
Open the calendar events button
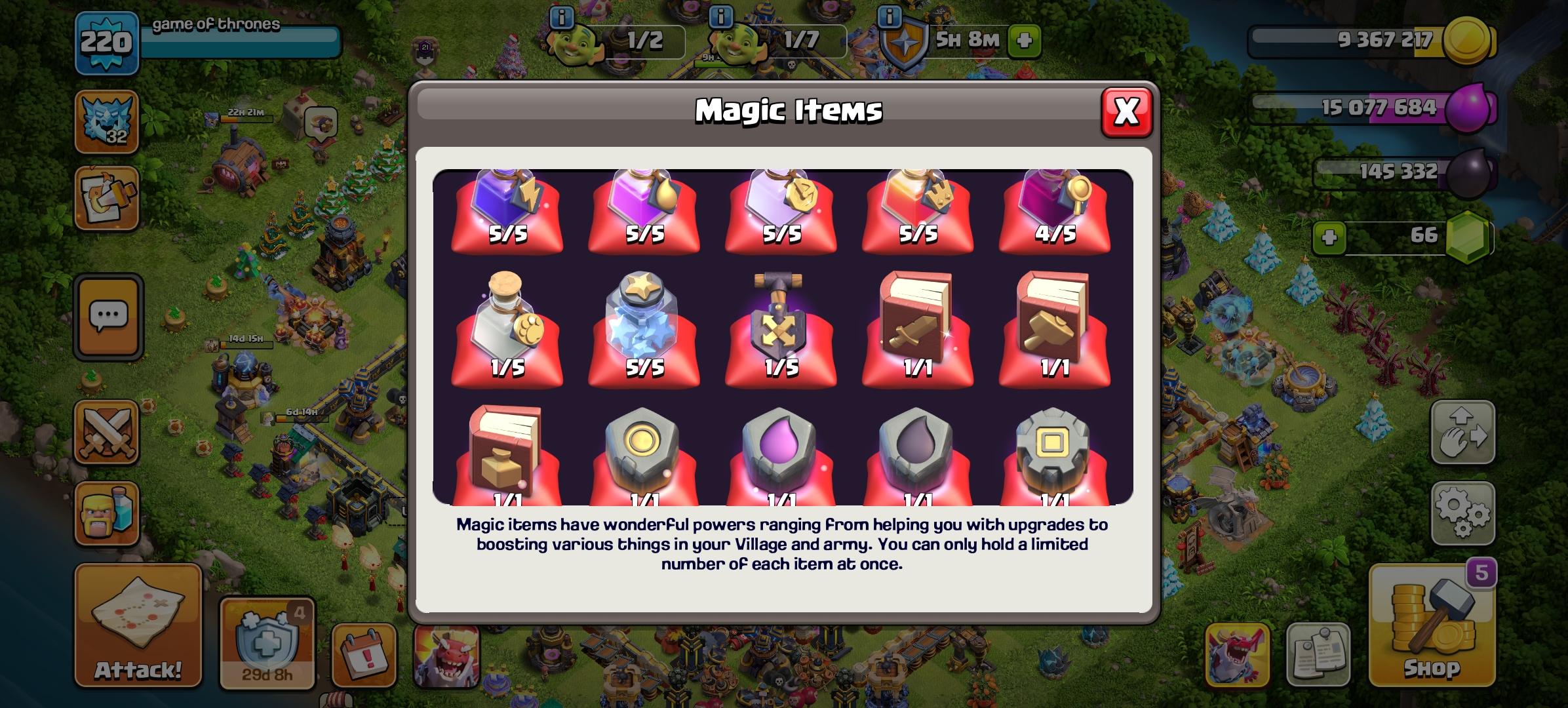click(364, 654)
